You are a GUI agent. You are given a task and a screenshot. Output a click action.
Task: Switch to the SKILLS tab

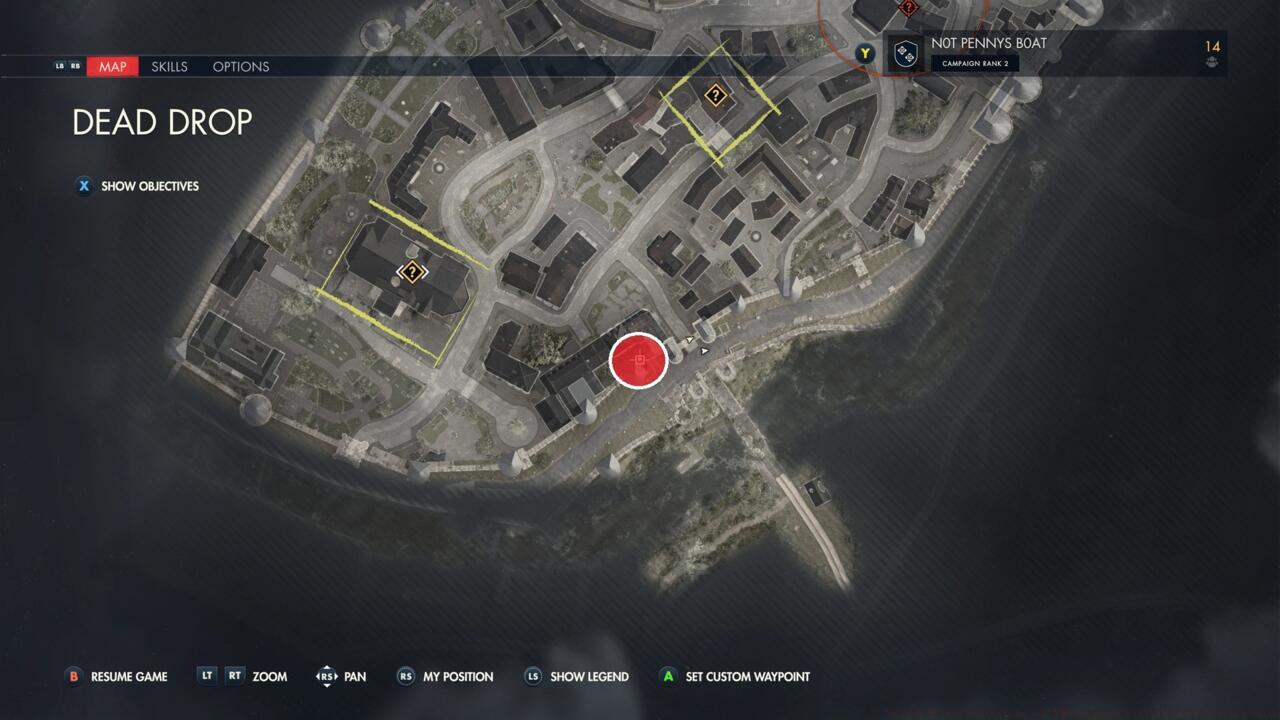(x=168, y=66)
